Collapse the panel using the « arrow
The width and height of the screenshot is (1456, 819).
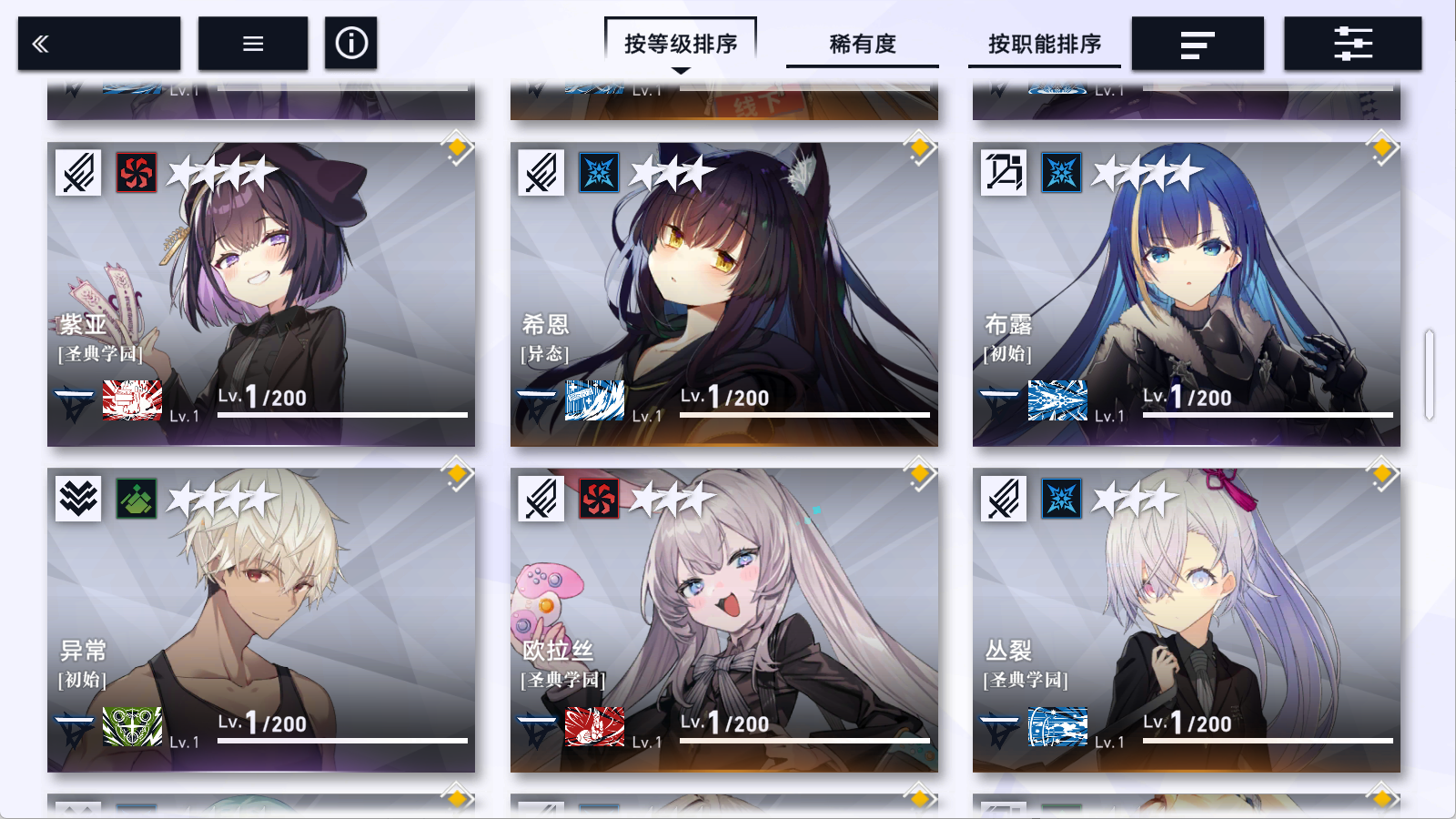coord(40,42)
